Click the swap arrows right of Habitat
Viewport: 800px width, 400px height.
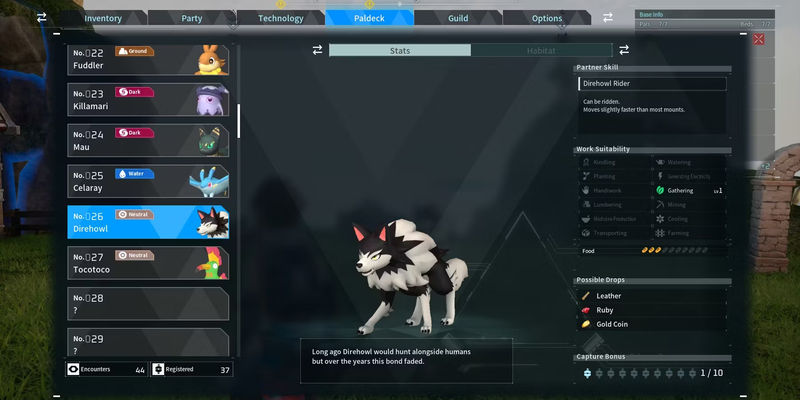click(624, 50)
